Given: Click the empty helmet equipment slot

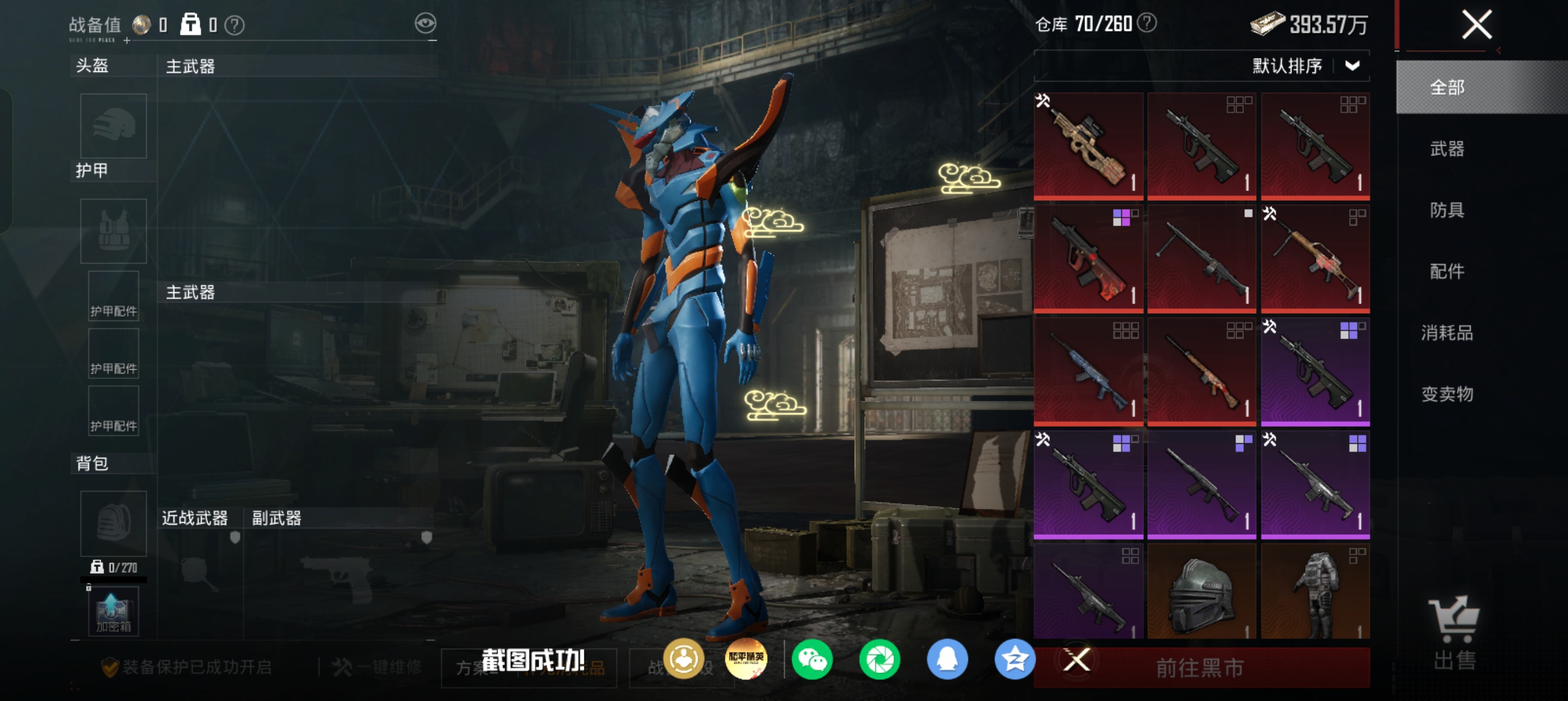Looking at the screenshot, I should pyautogui.click(x=113, y=126).
